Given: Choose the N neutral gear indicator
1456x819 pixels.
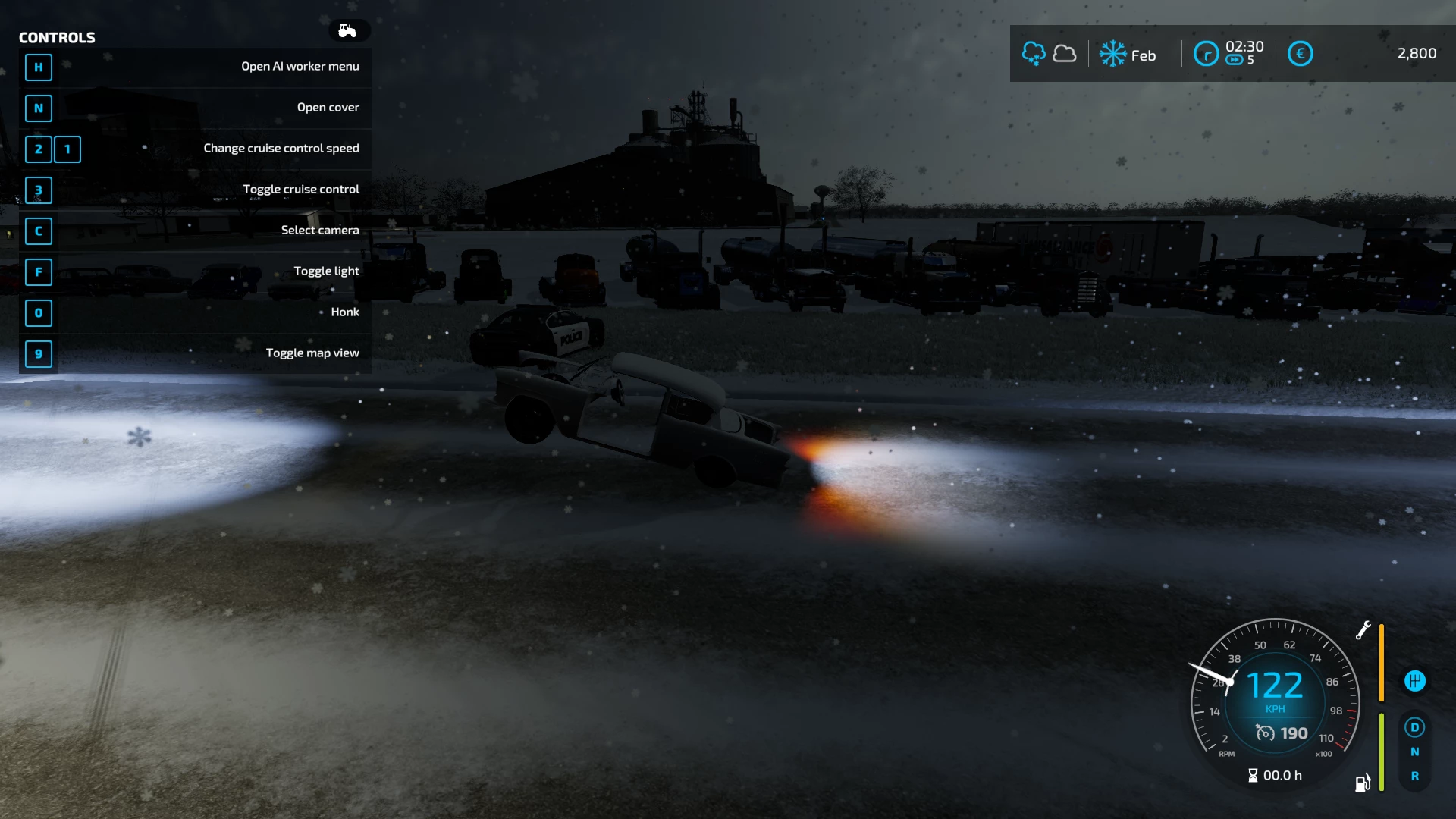Looking at the screenshot, I should click(1414, 752).
